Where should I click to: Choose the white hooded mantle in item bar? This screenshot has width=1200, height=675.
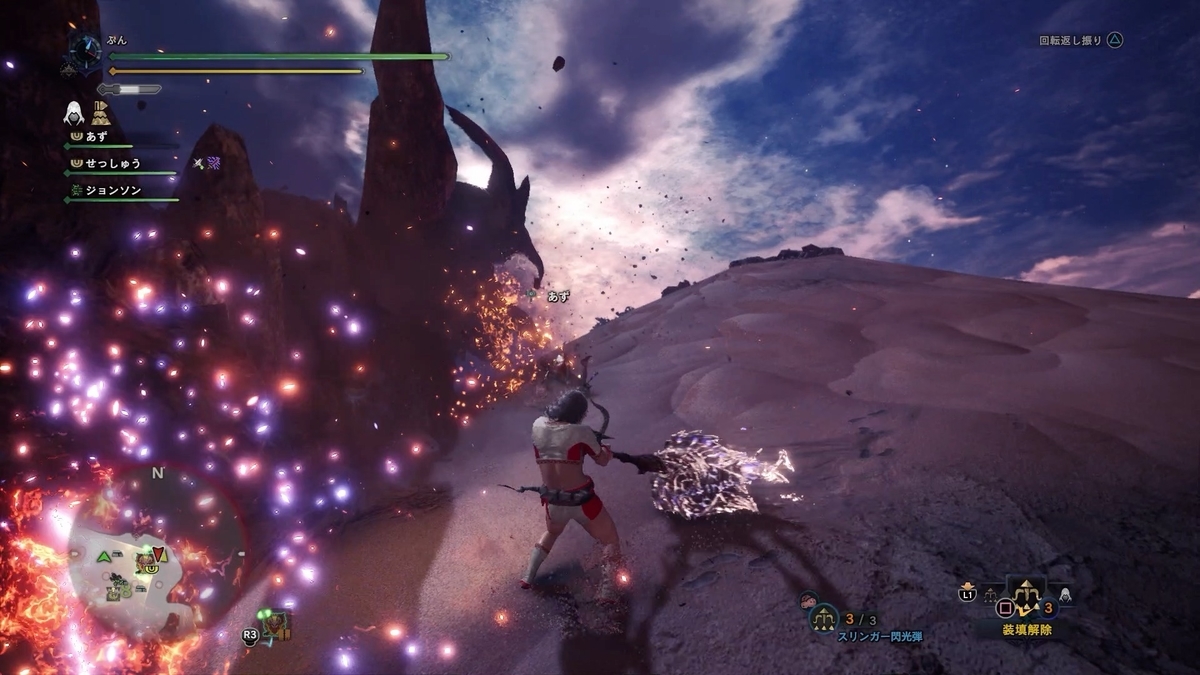click(1064, 596)
